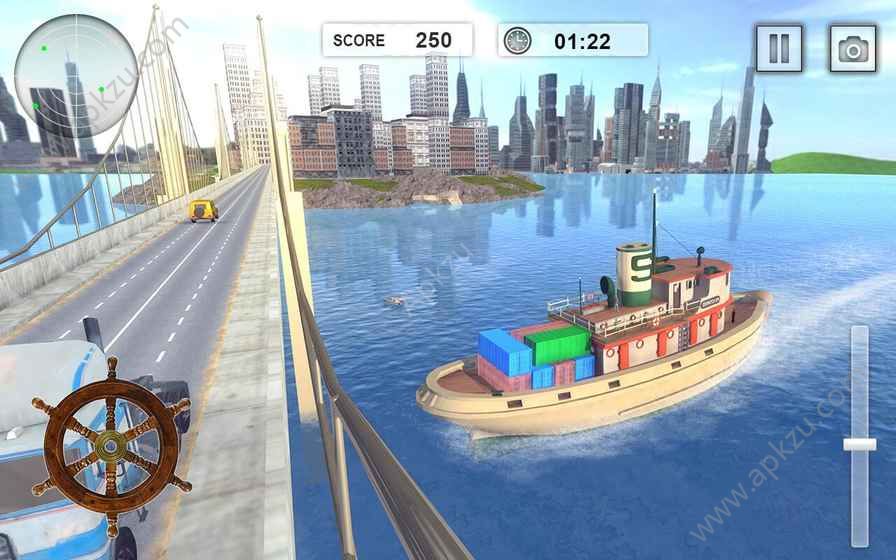Pause the game with the pause button
Viewport: 896px width, 560px height.
pyautogui.click(x=779, y=48)
